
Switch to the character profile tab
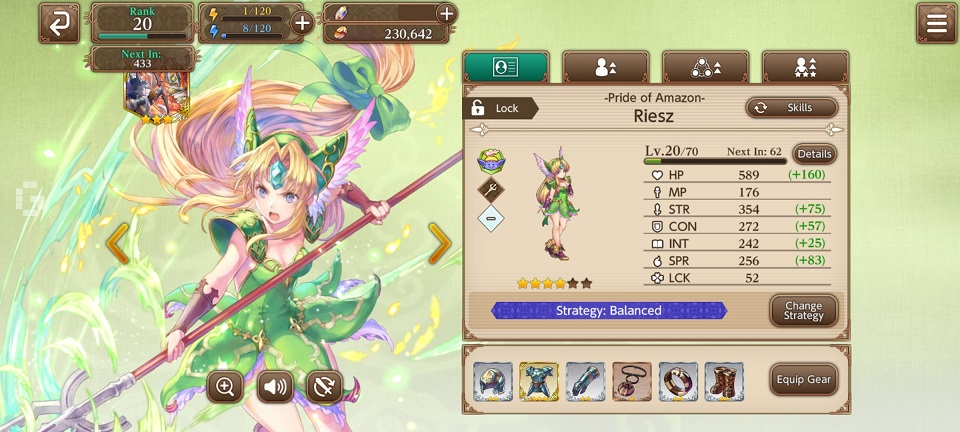click(506, 67)
